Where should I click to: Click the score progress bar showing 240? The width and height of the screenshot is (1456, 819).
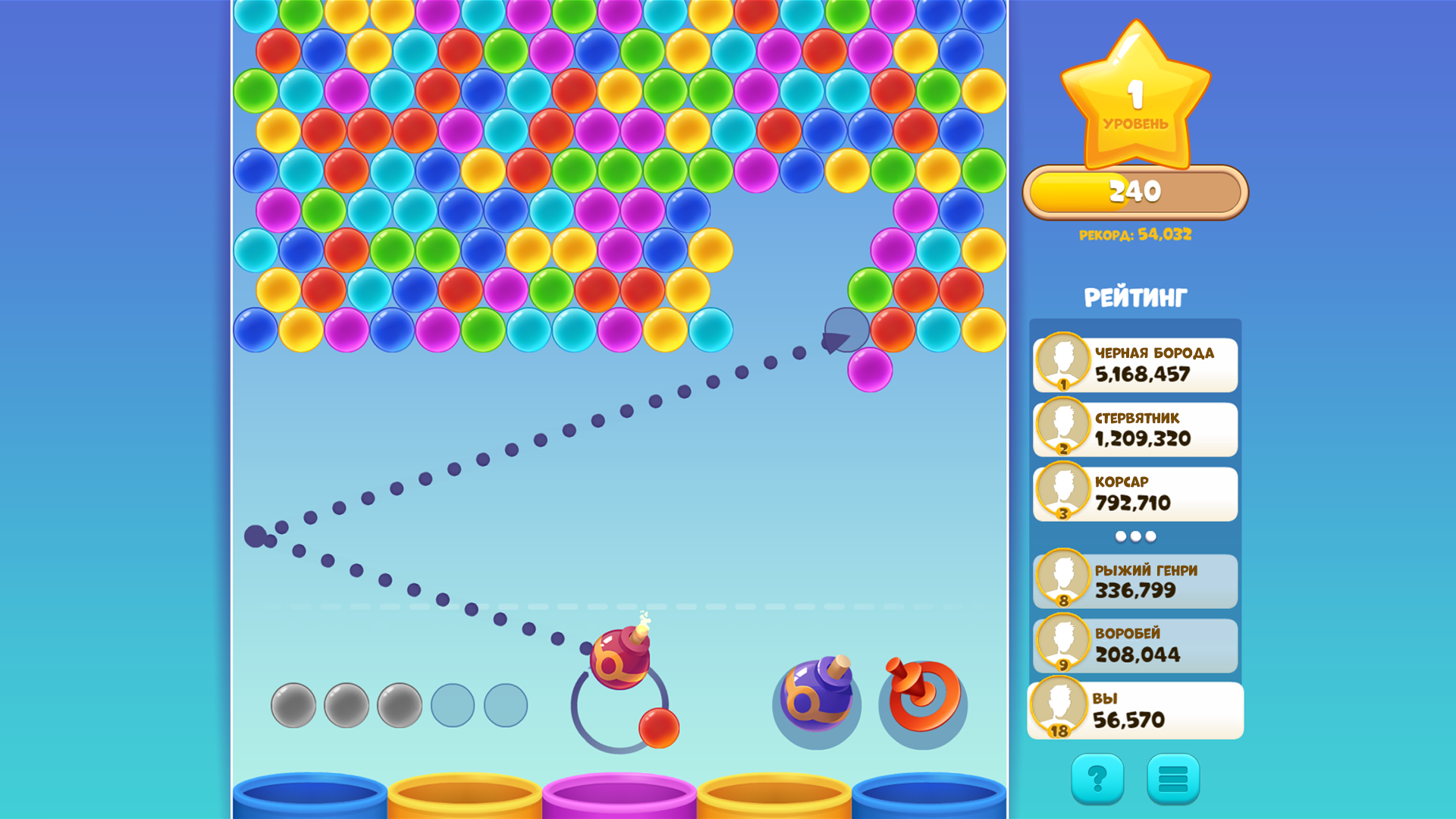[x=1134, y=191]
